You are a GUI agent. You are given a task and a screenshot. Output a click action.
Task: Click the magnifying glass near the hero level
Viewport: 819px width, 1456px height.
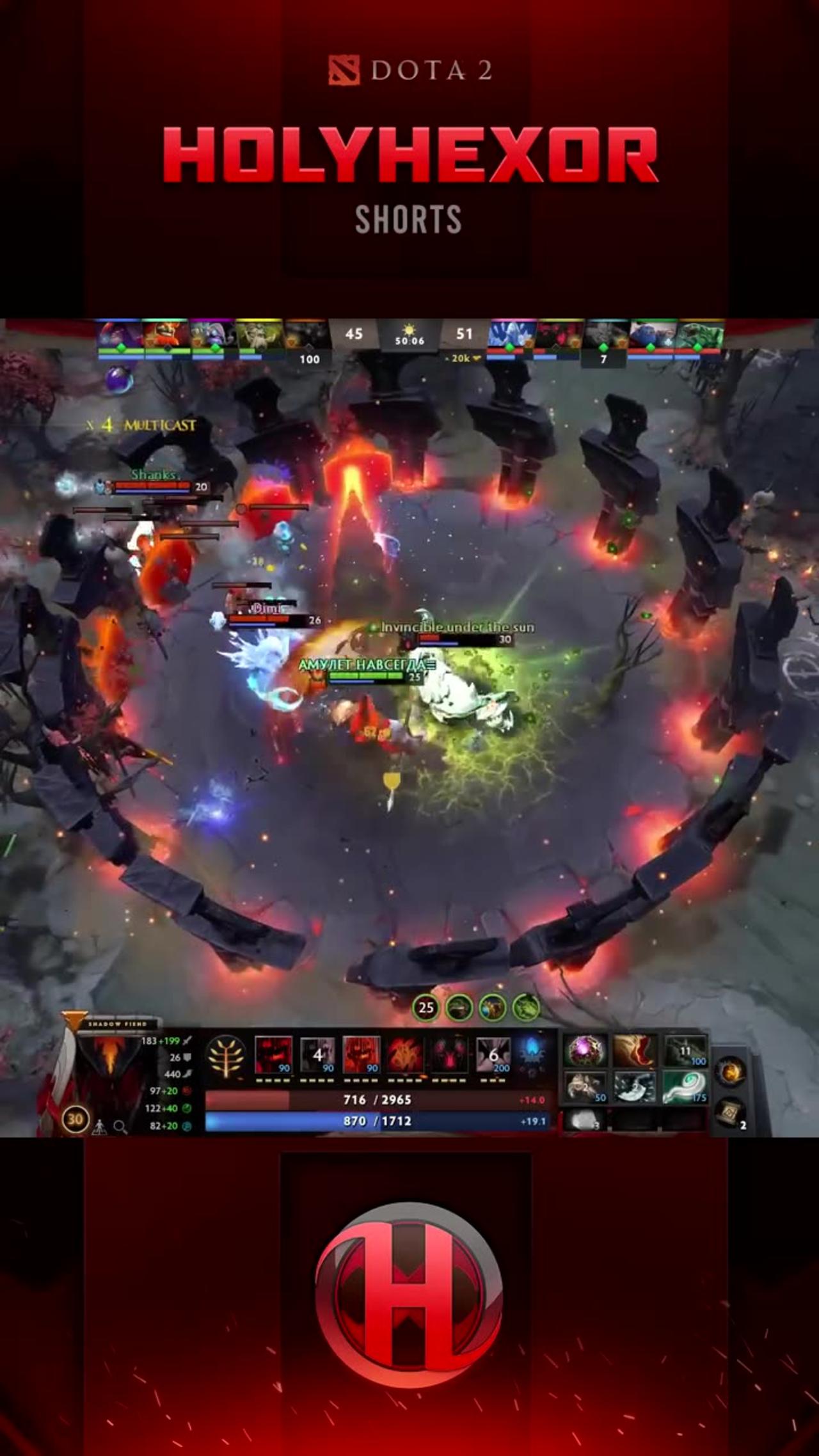pos(120,1127)
